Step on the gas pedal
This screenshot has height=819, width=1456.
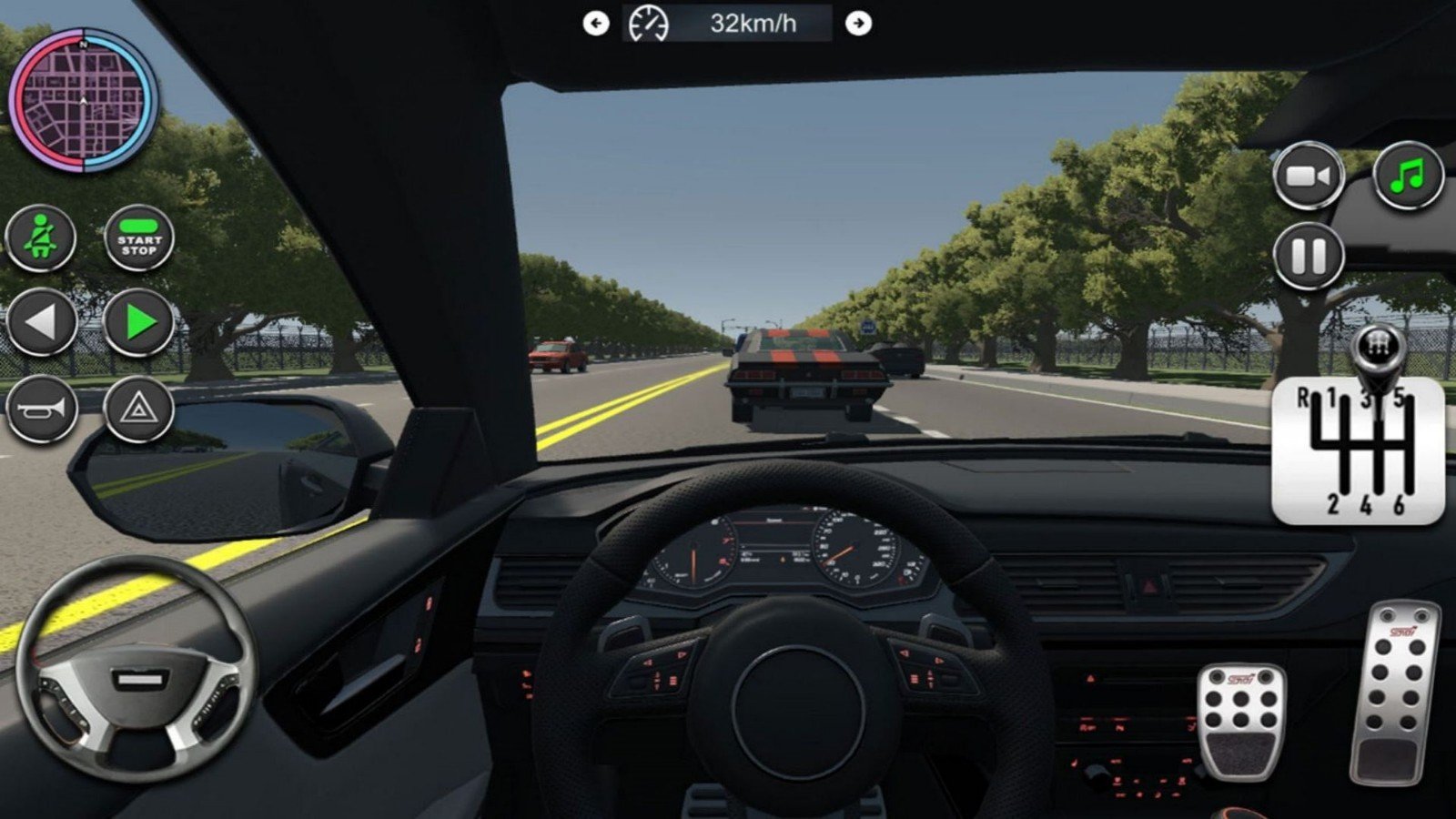tap(1394, 693)
